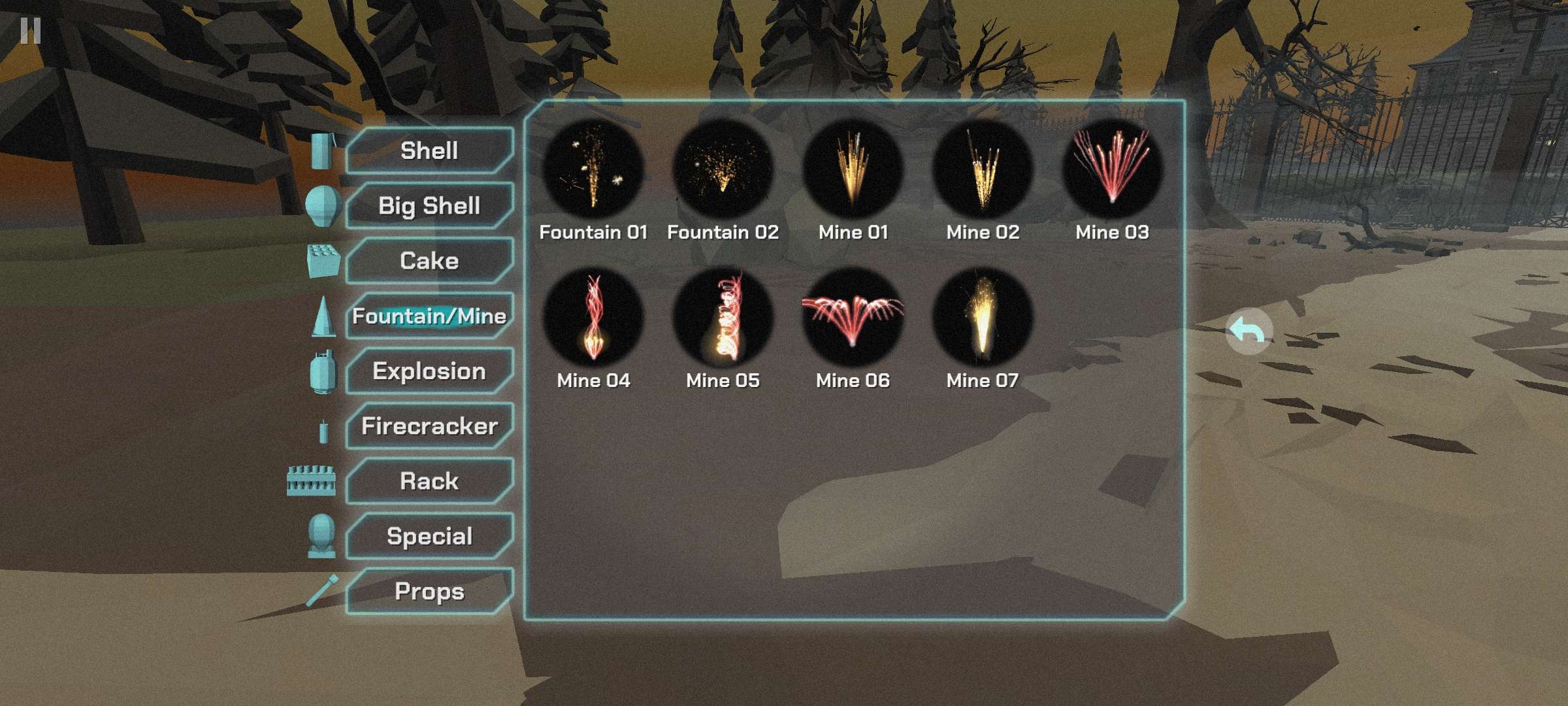This screenshot has height=706, width=1568.
Task: Select the spiral Mine 05 firework
Action: pyautogui.click(x=723, y=318)
